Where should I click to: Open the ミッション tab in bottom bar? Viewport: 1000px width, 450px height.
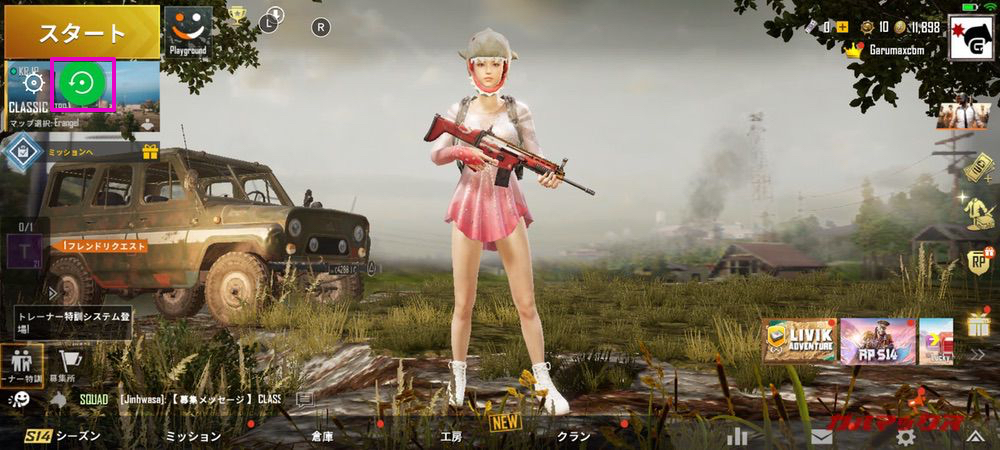(x=192, y=436)
